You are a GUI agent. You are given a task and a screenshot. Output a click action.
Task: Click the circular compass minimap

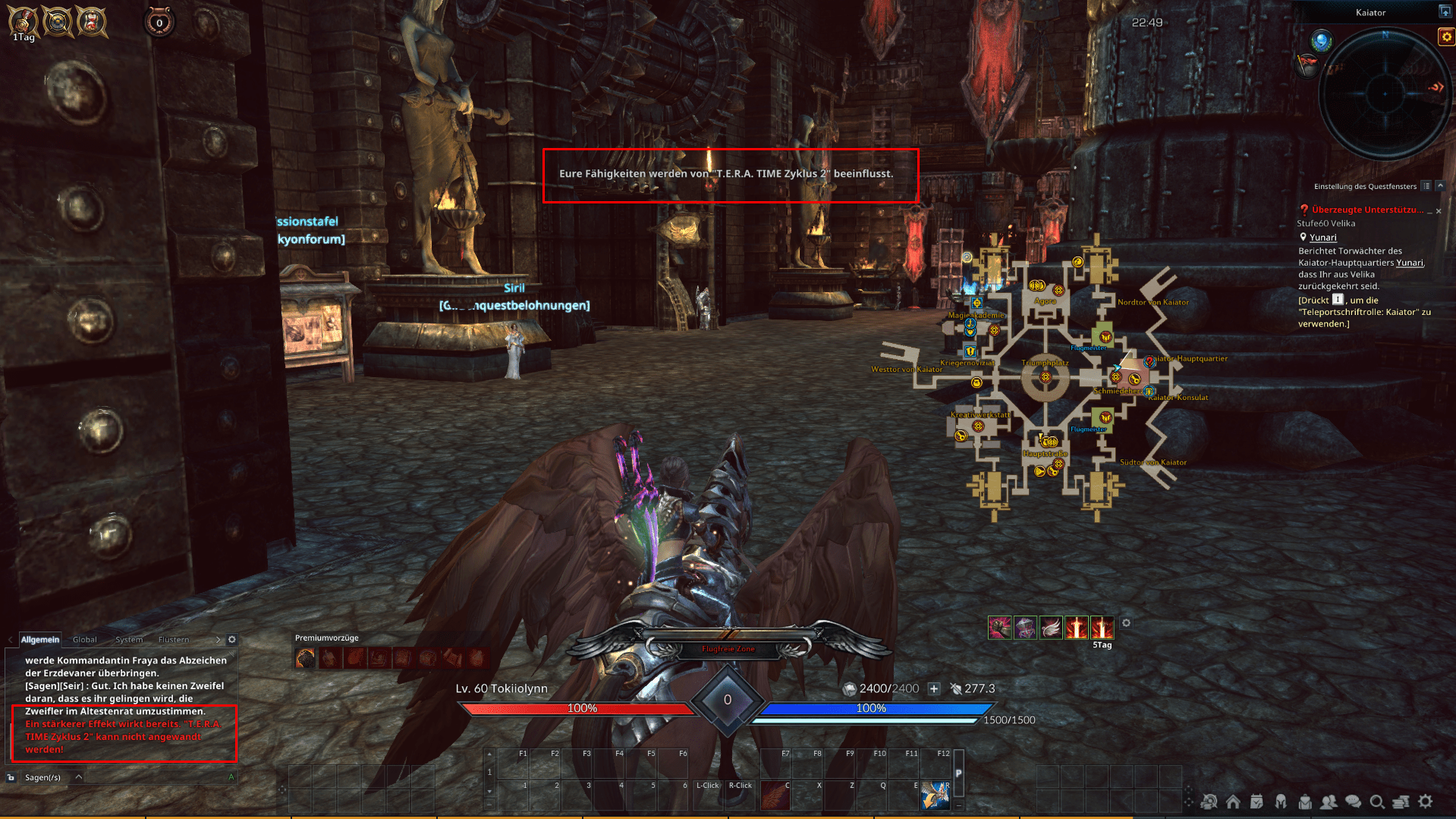1385,94
